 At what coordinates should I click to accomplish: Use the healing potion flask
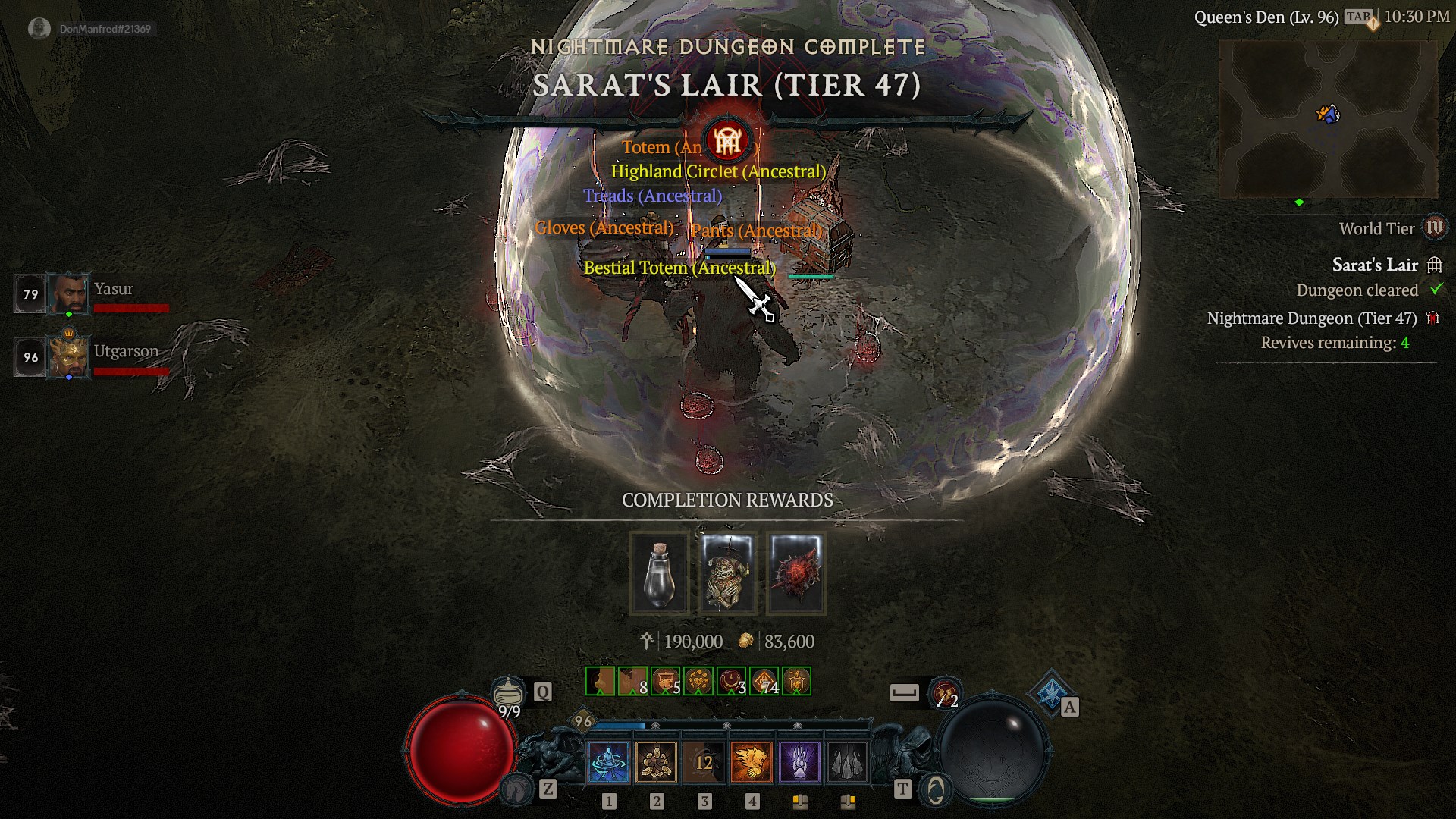point(508,692)
